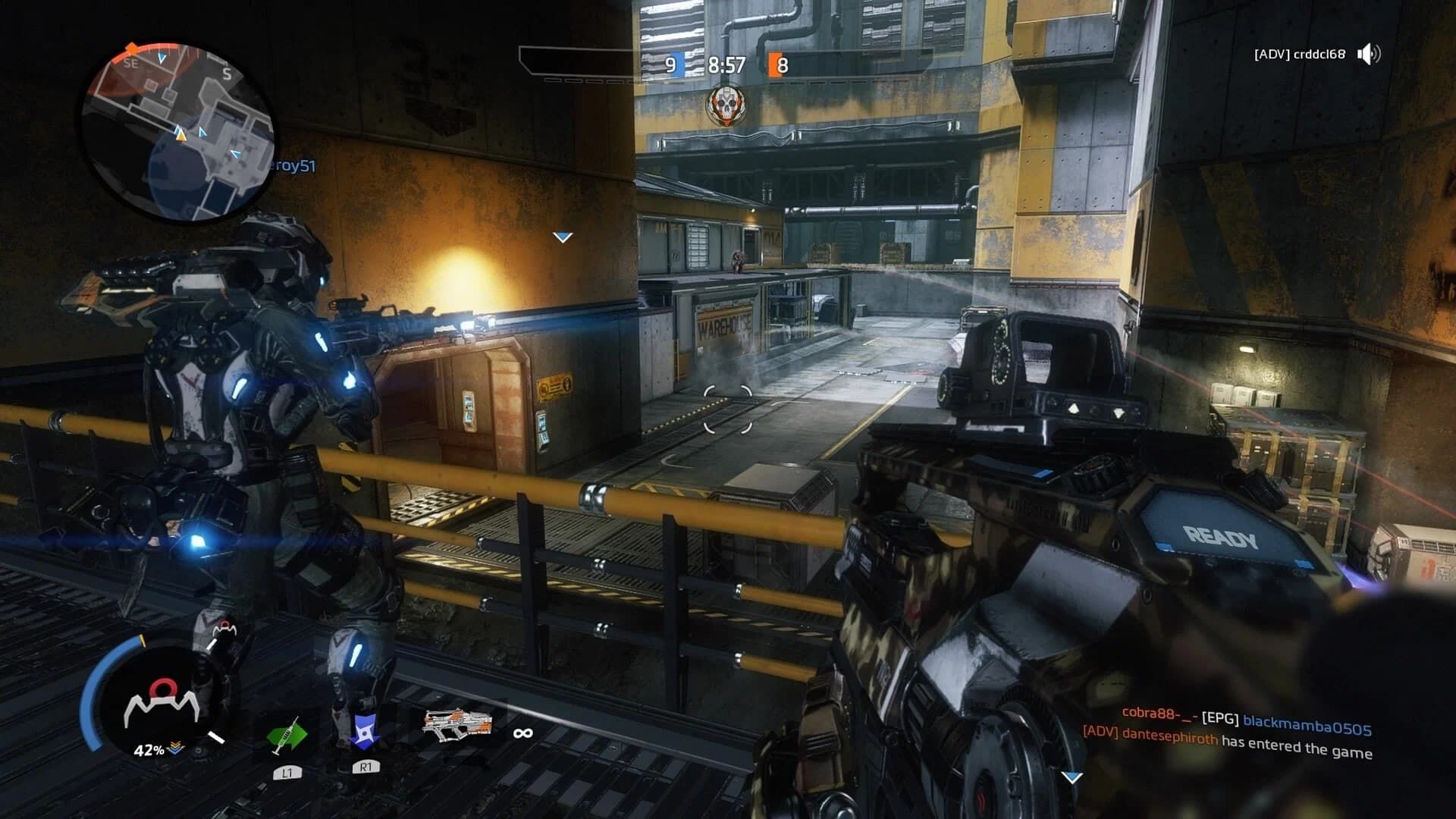1456x819 pixels.
Task: Expand the minimap in the top-left corner
Action: coord(180,125)
